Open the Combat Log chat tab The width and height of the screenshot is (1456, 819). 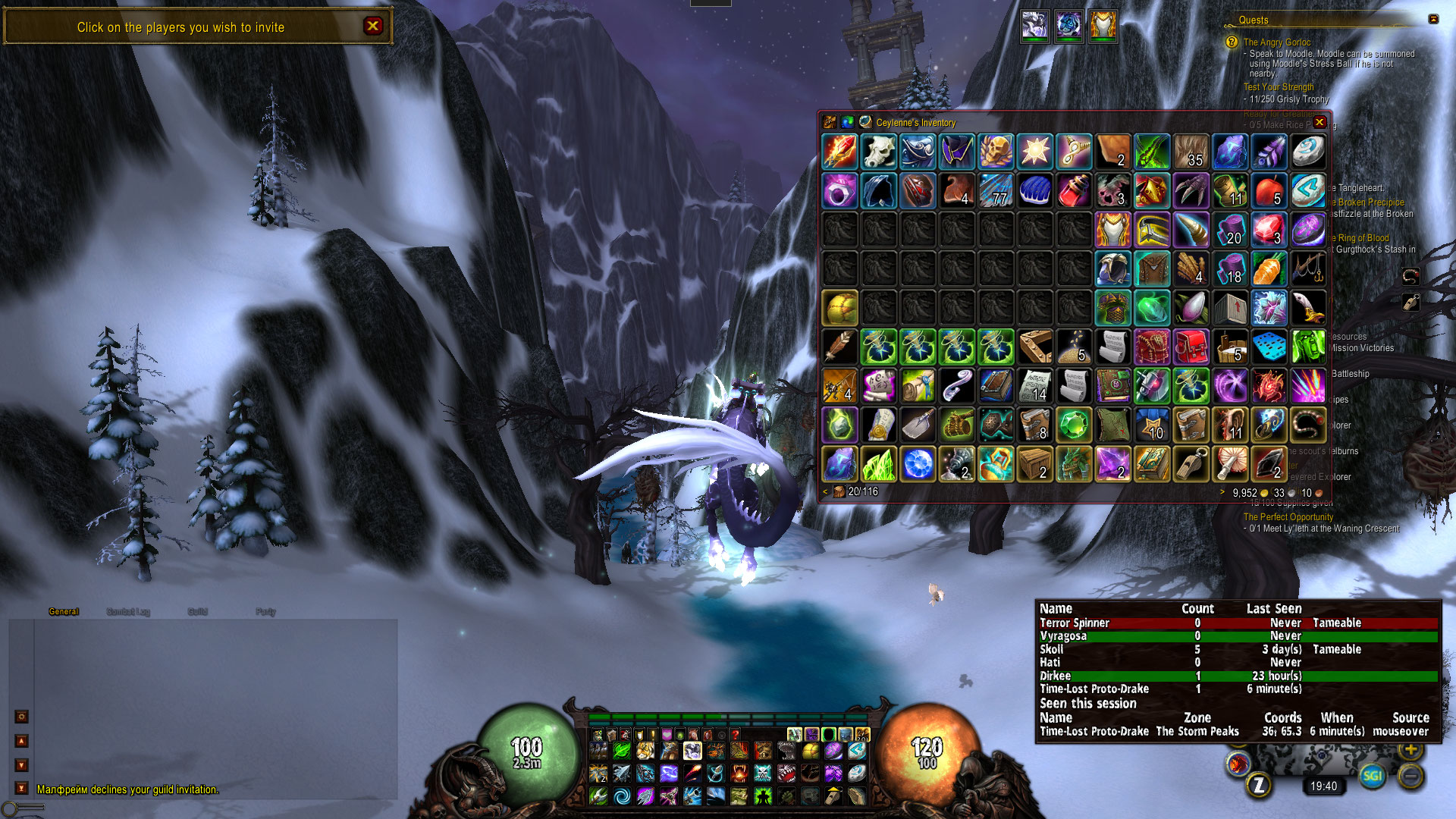pyautogui.click(x=128, y=612)
